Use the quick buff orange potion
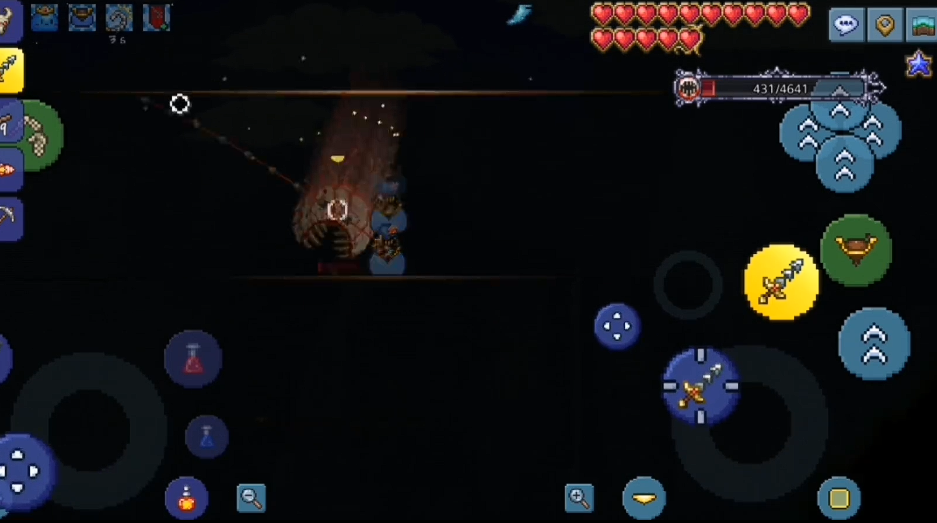Screen dimensions: 937x523 coord(186,496)
